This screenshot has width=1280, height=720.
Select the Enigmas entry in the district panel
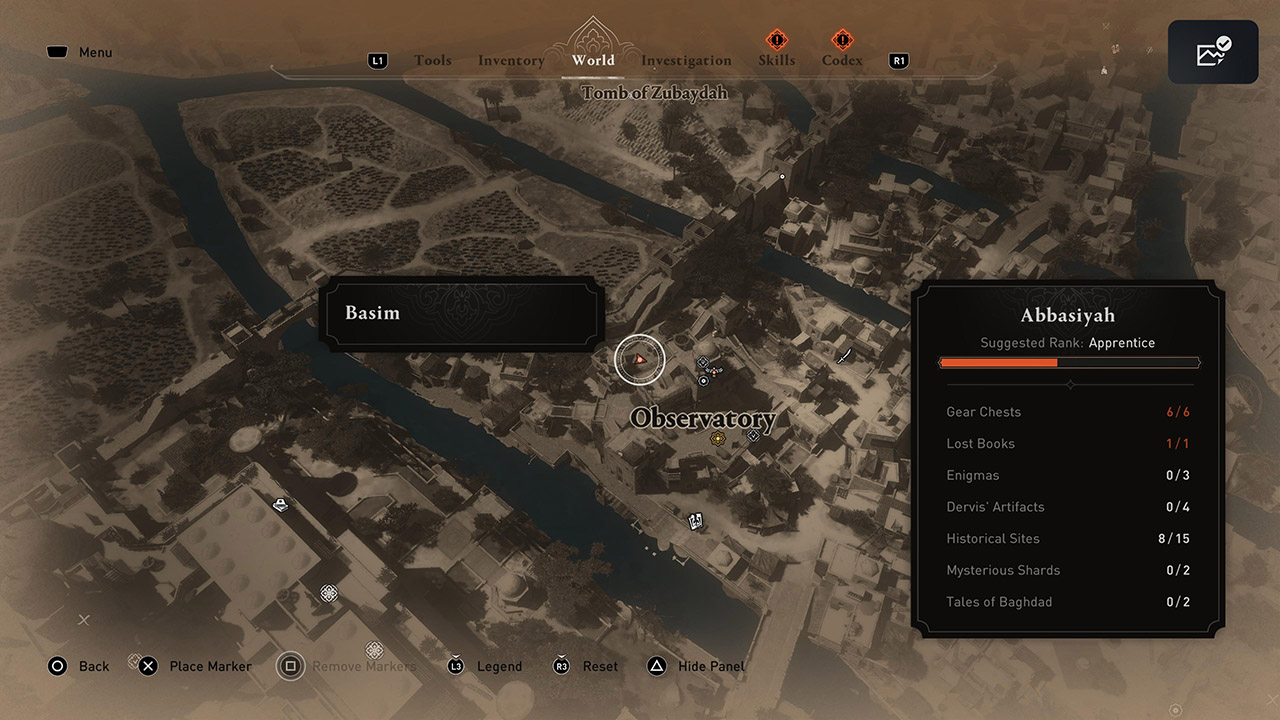[972, 475]
